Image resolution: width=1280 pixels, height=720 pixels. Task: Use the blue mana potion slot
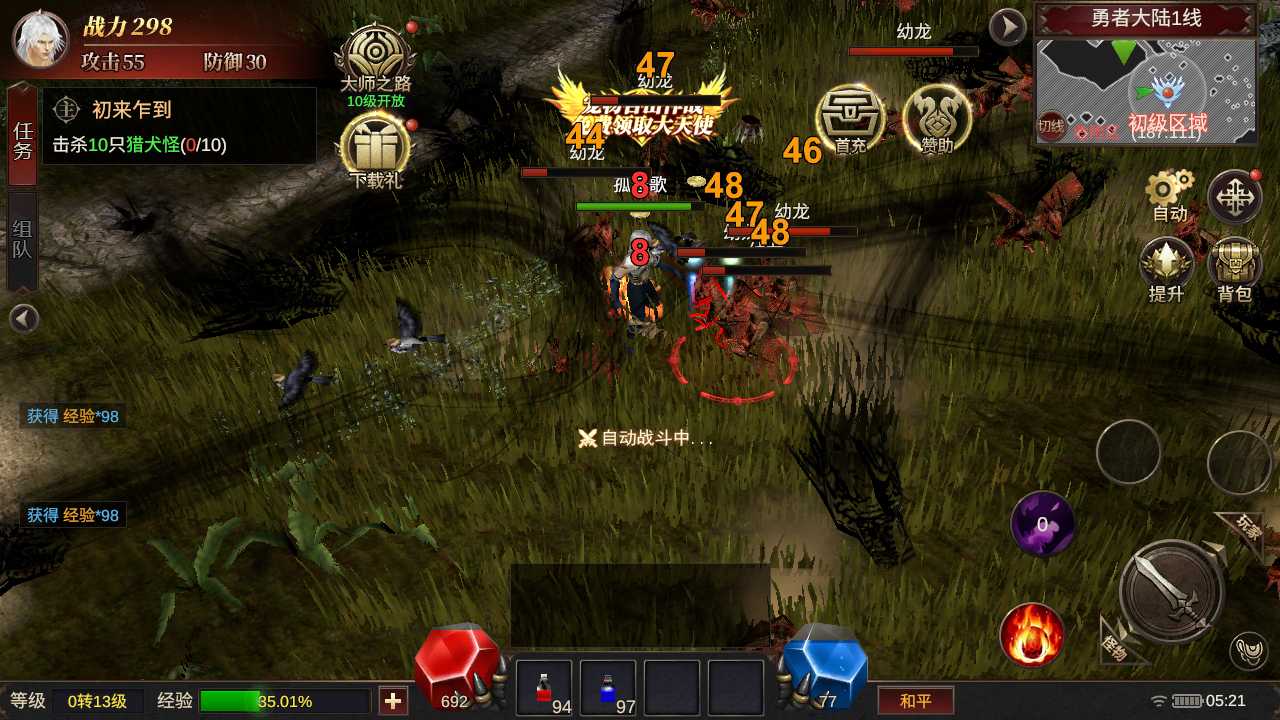point(608,688)
